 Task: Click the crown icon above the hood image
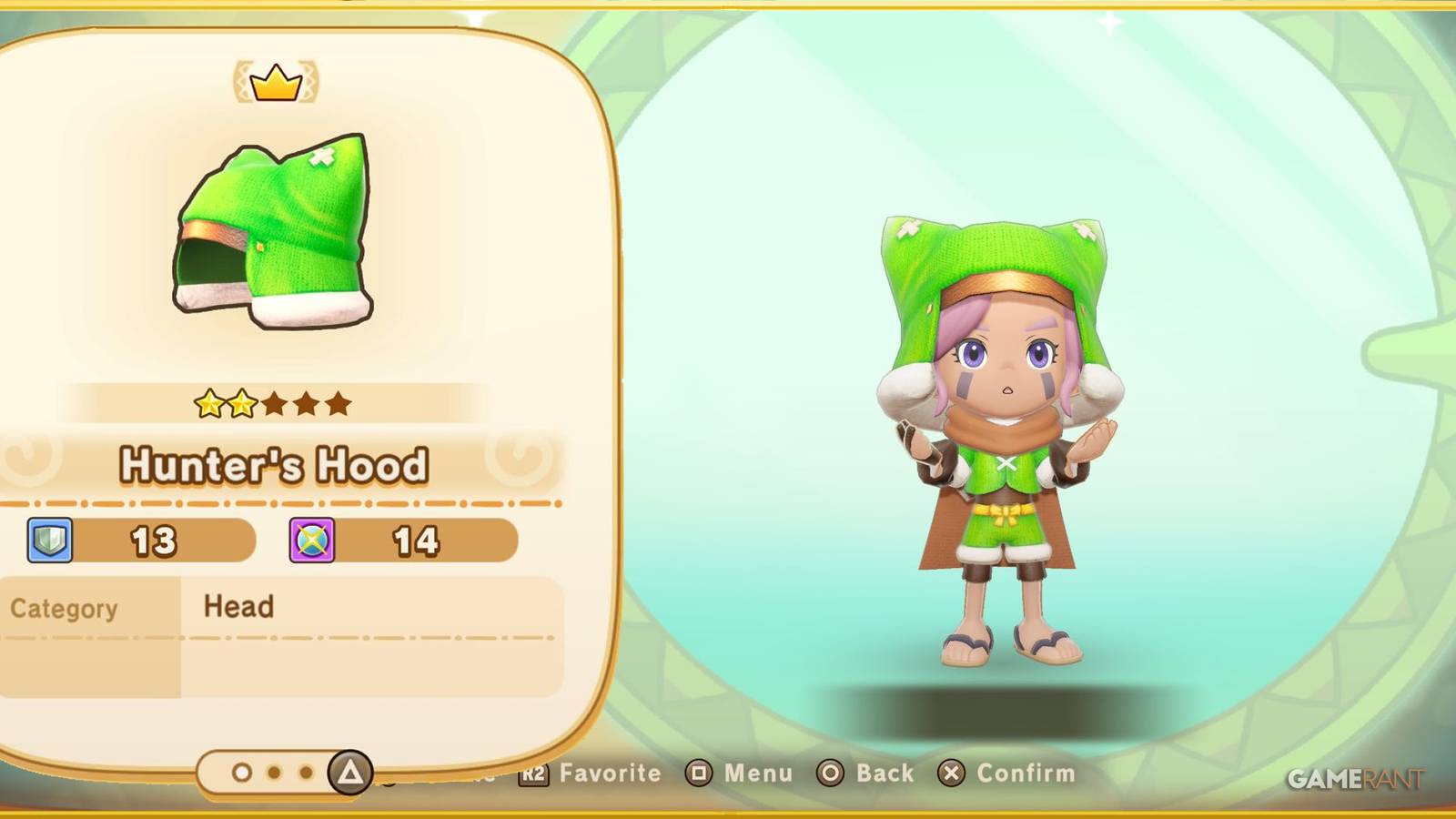point(276,82)
